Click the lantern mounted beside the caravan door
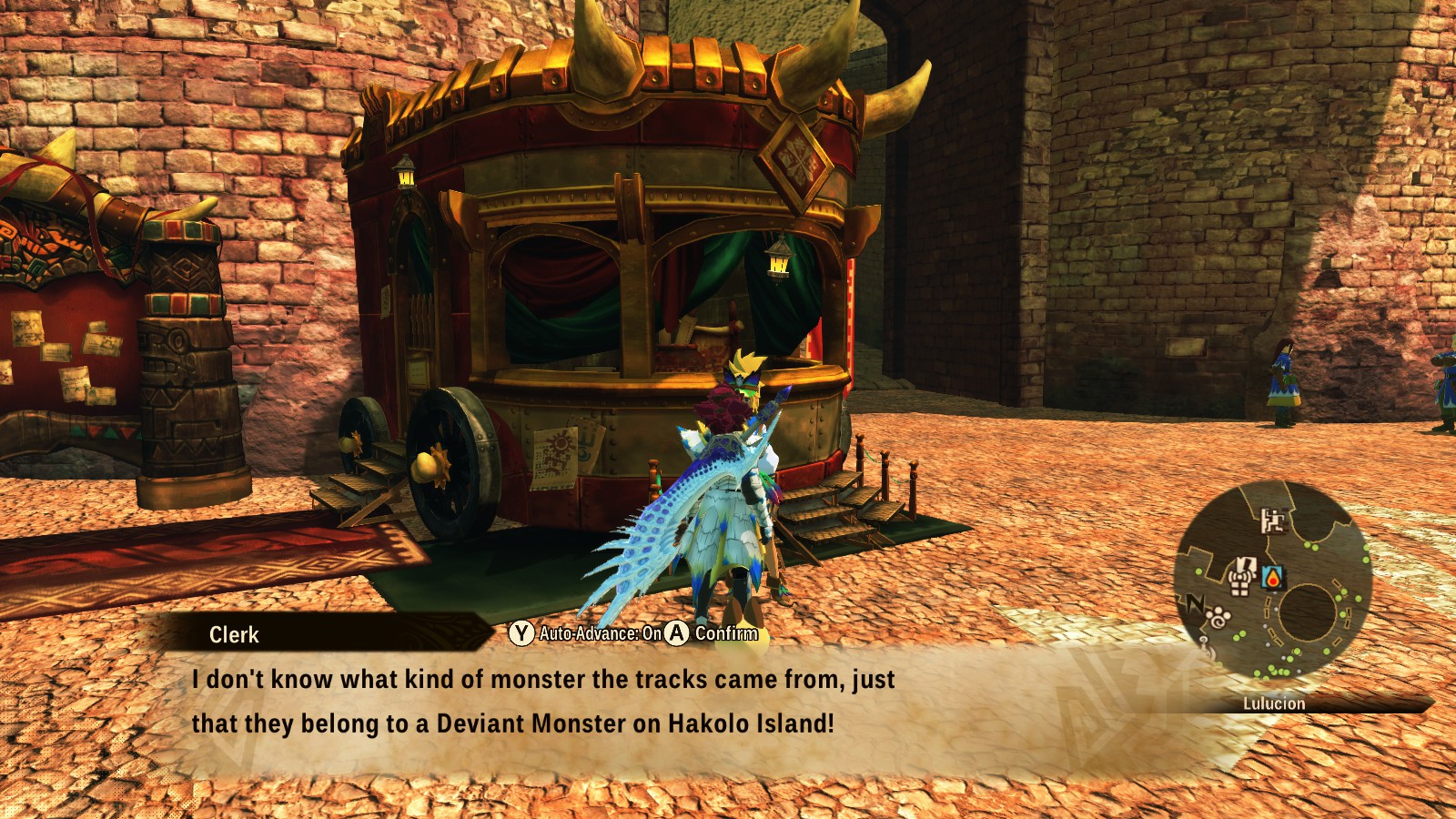This screenshot has height=819, width=1456. pos(403,177)
